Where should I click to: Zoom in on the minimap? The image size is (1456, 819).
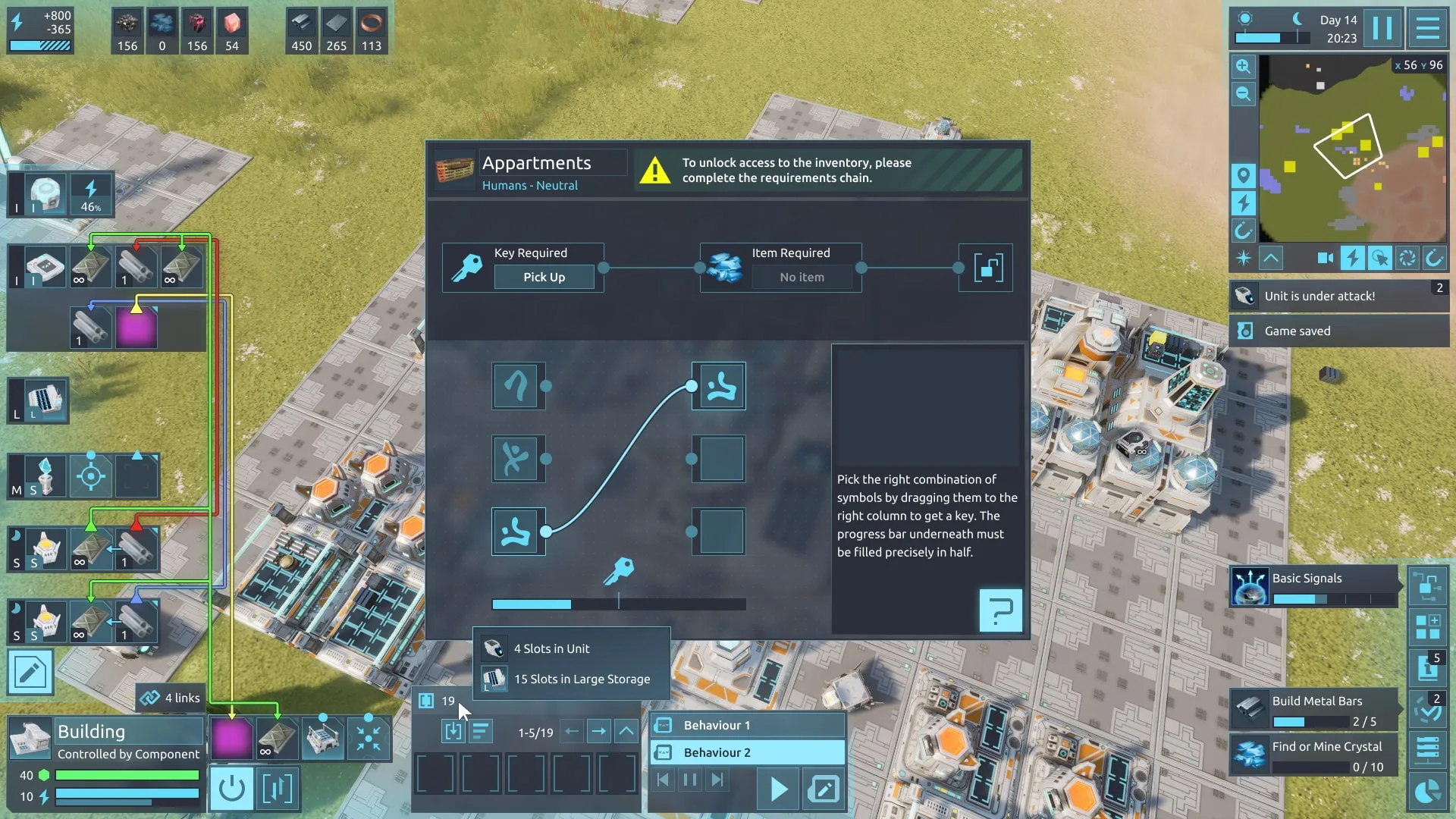[1243, 67]
